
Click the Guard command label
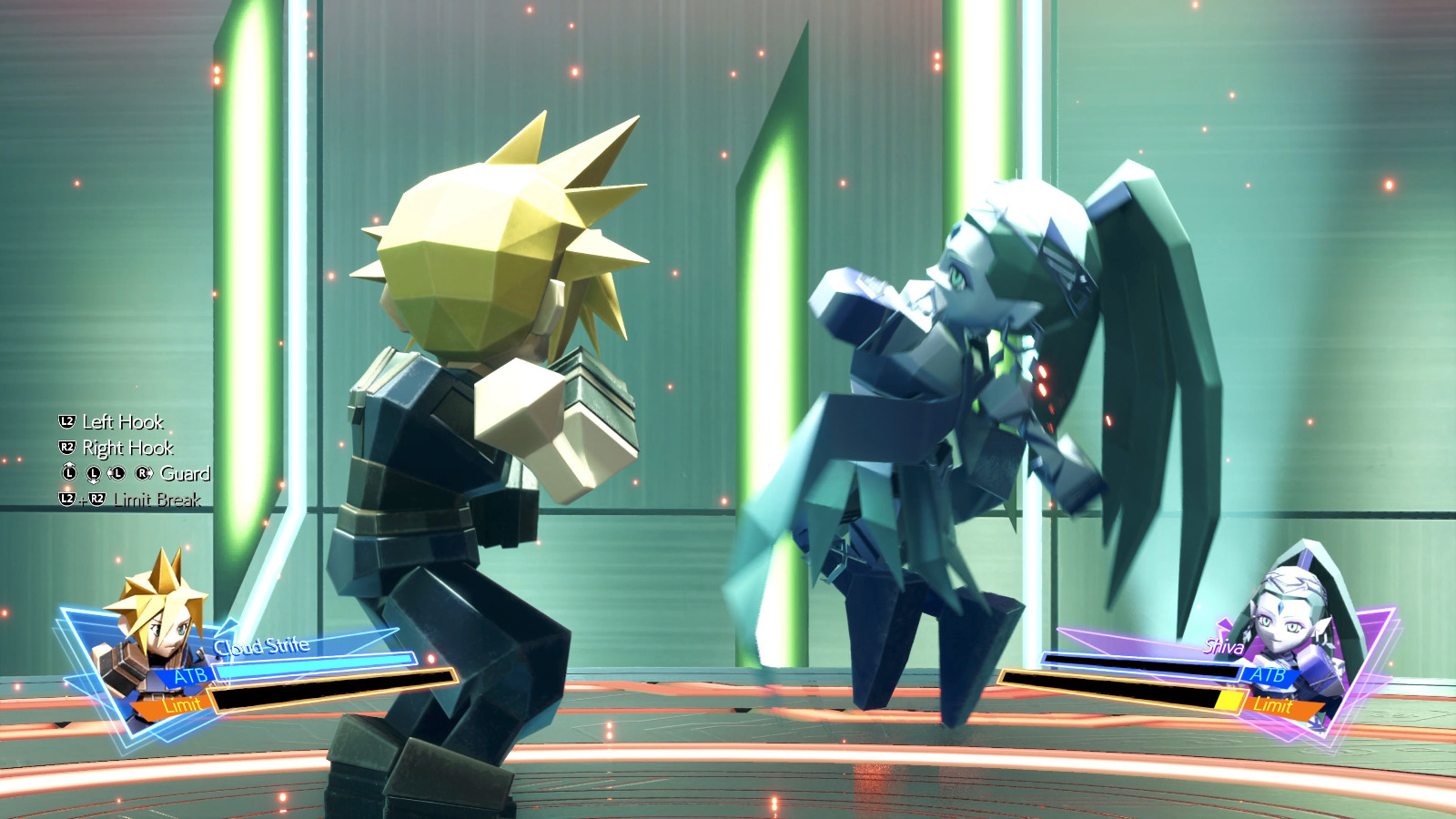(185, 473)
